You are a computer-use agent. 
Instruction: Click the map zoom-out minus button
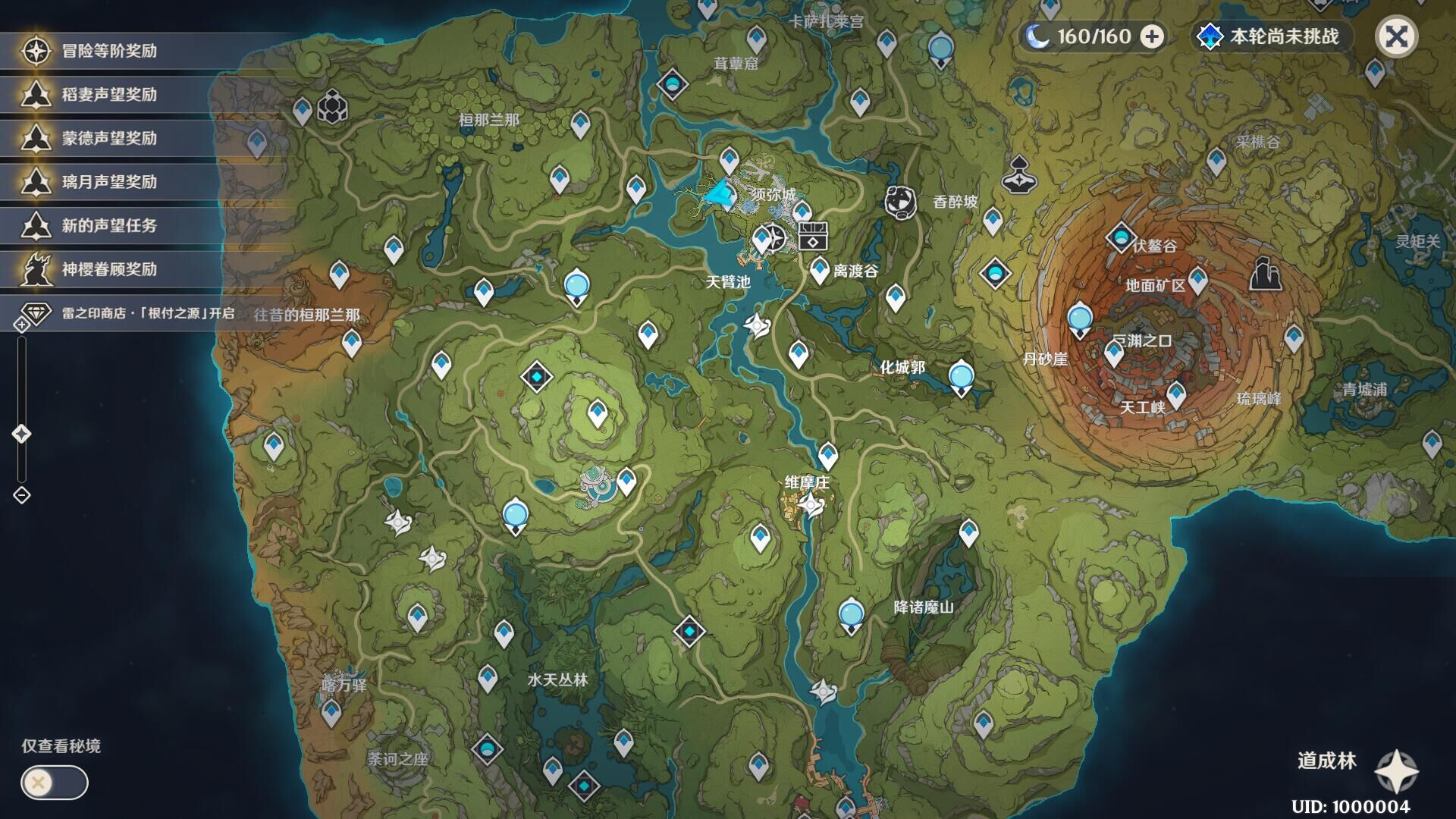[21, 495]
